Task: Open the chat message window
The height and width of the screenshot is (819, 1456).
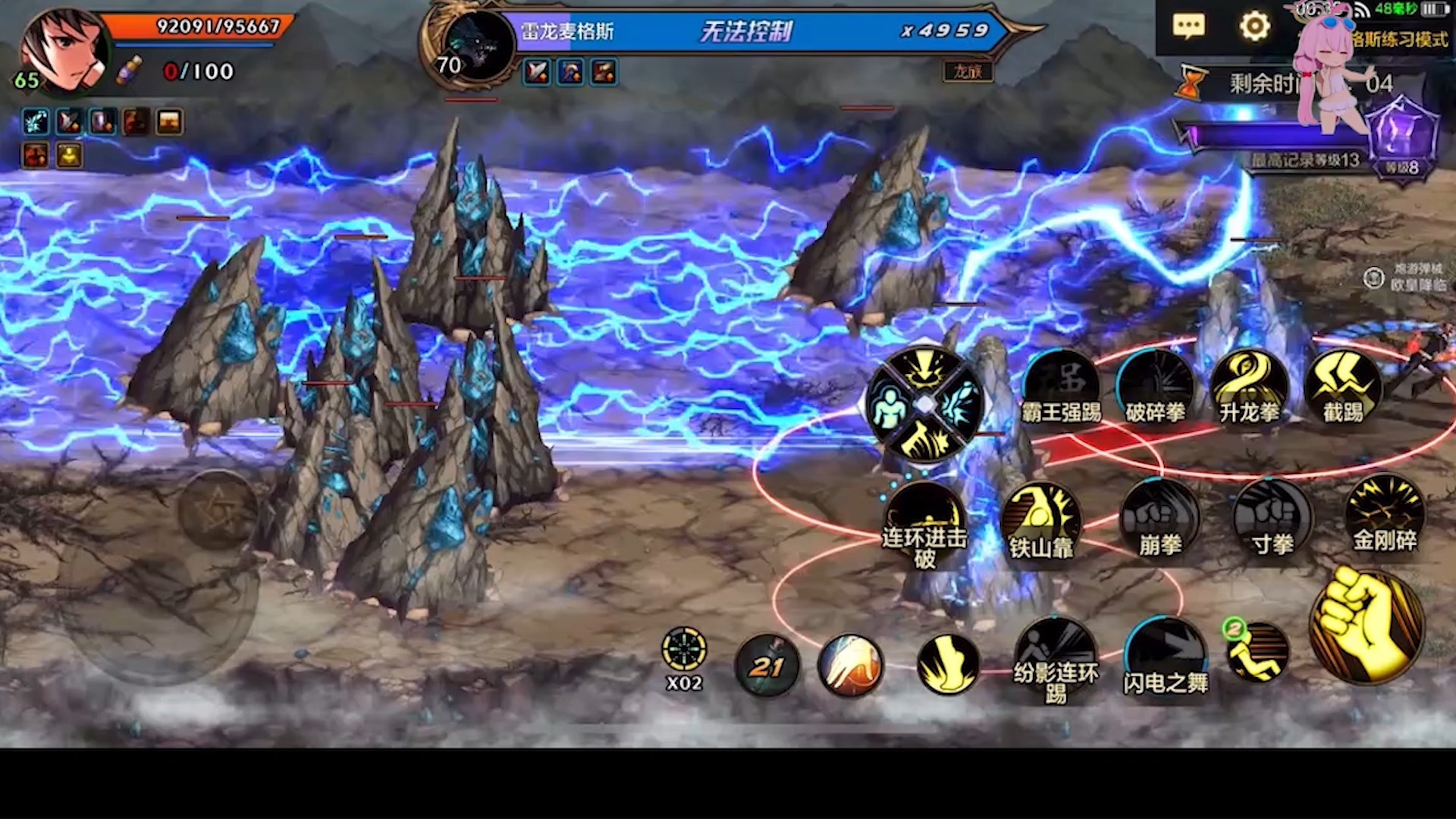Action: 1188,27
